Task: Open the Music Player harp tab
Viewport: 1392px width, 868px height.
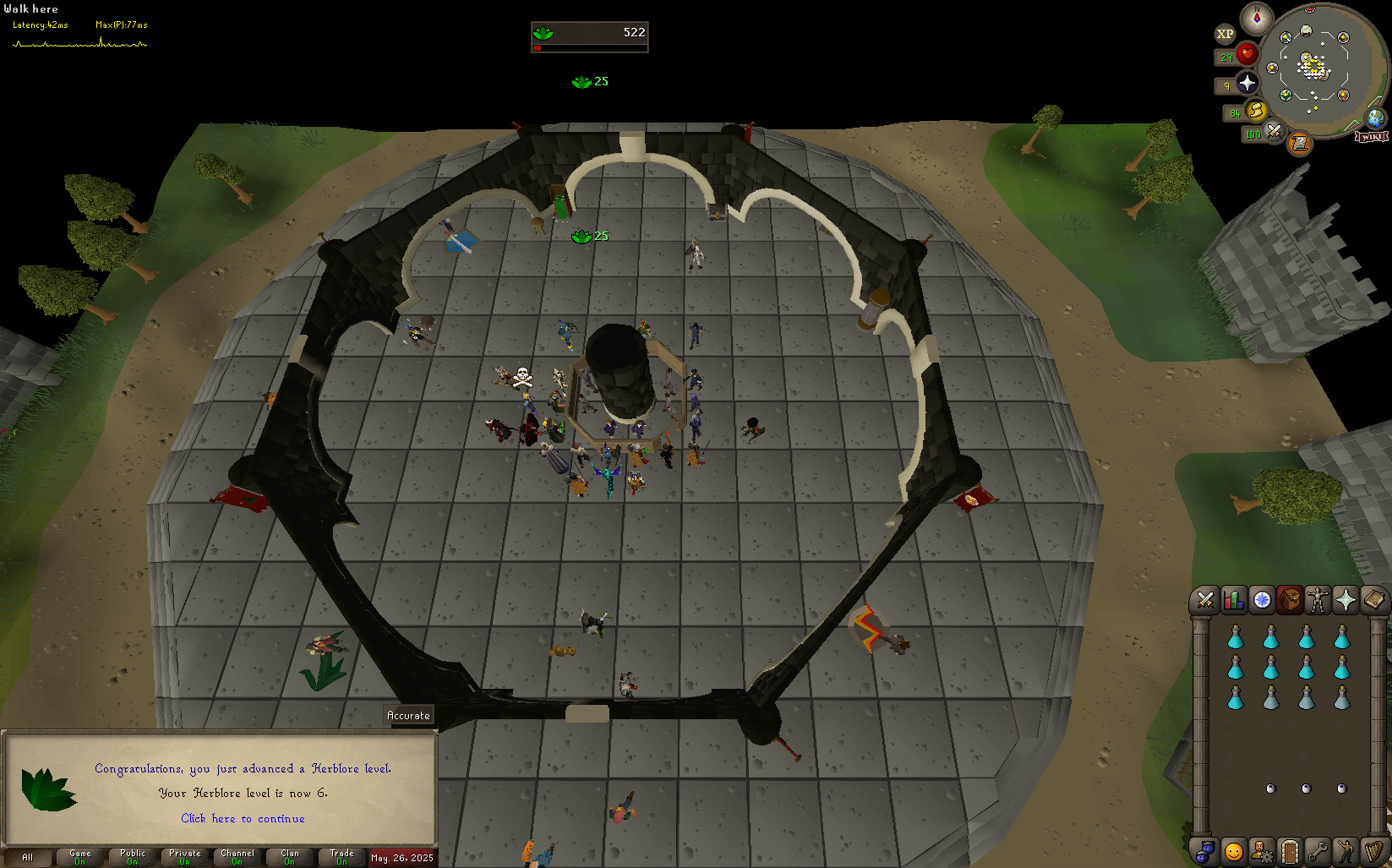Action: pos(1373,851)
